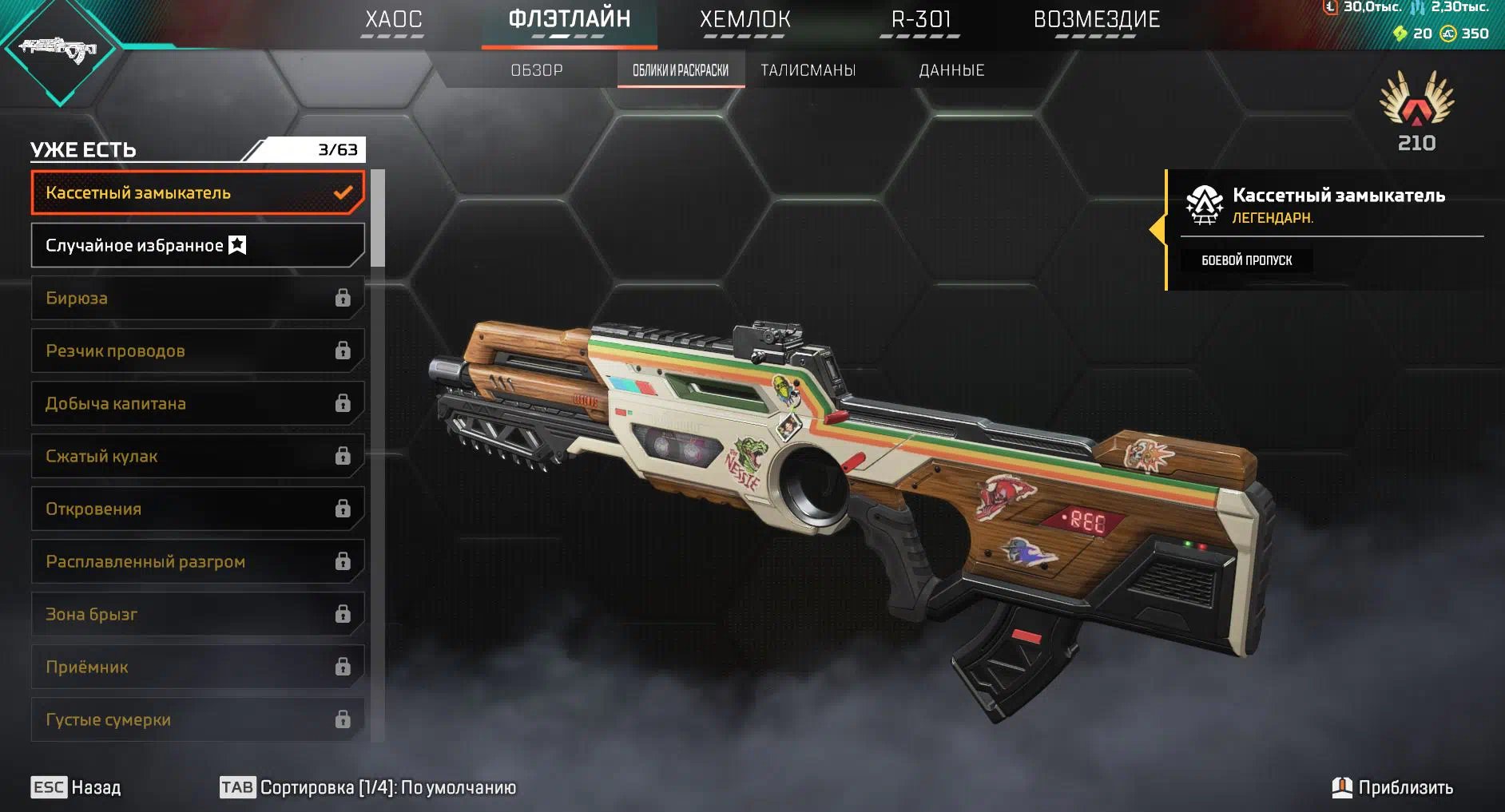
Task: Select the ФЛЭТЛАЙН weapon tab
Action: click(x=570, y=20)
